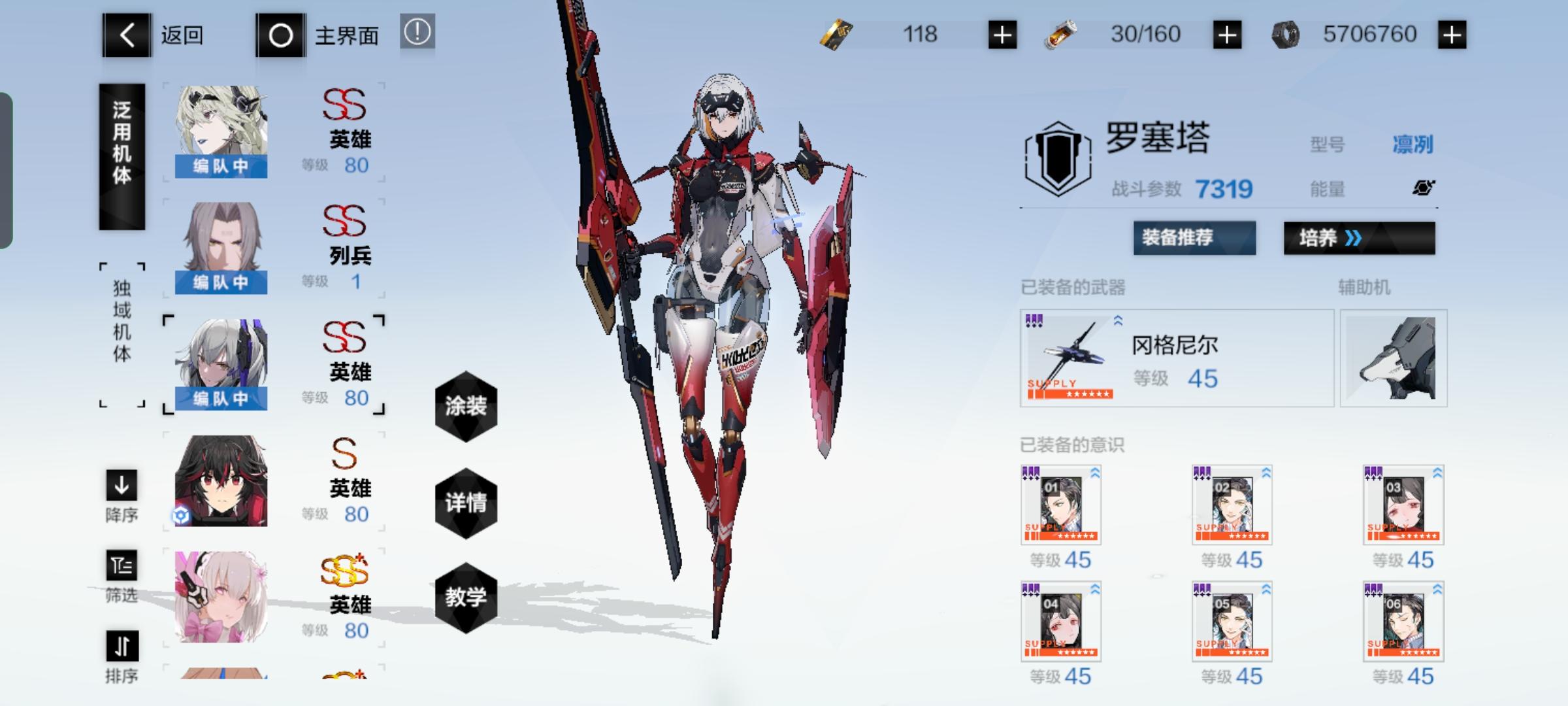This screenshot has height=706, width=1568.
Task: Open the 涂装 coating menu
Action: pyautogui.click(x=466, y=406)
